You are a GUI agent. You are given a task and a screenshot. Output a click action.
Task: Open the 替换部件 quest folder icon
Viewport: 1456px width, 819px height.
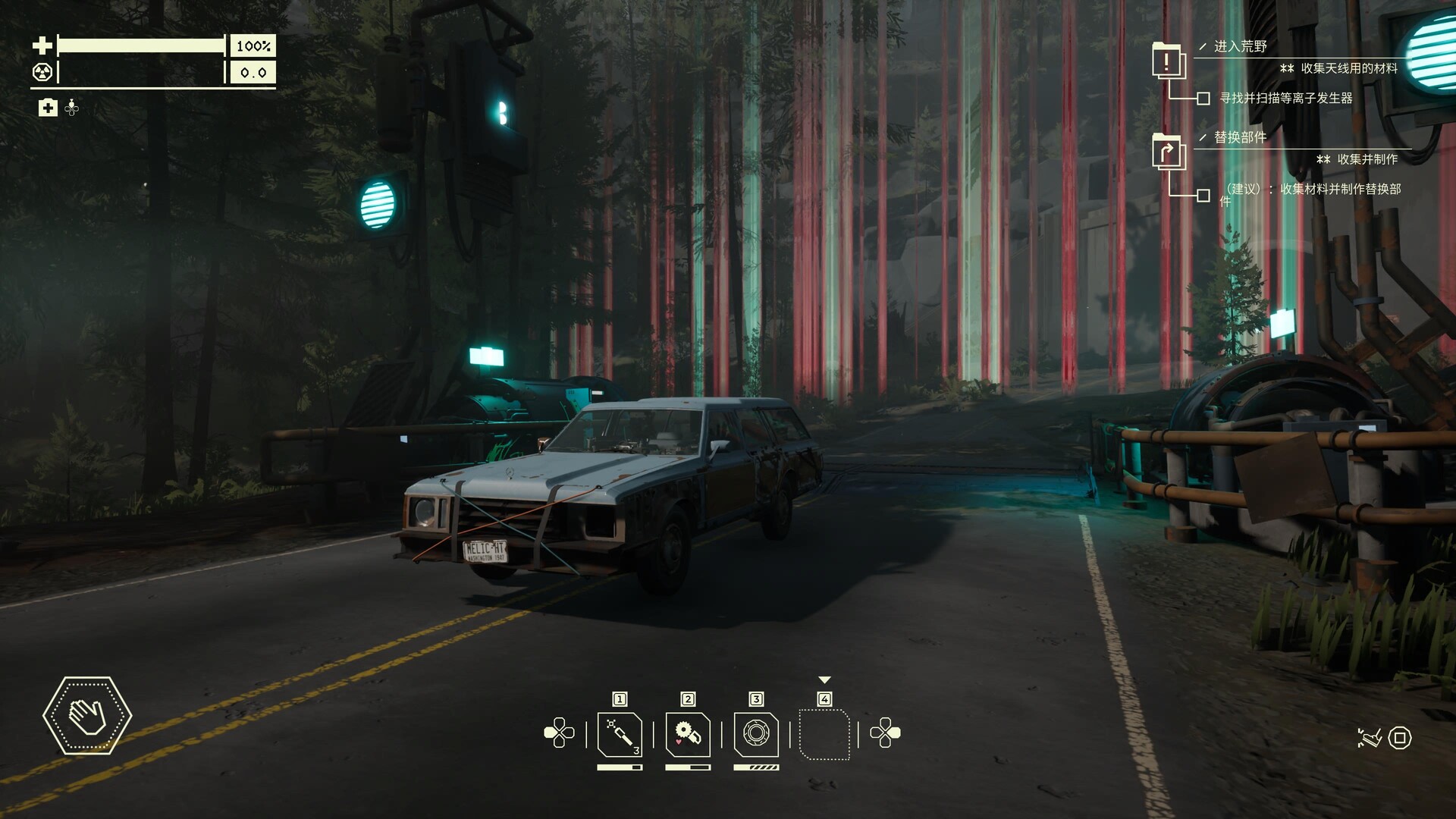[1168, 152]
